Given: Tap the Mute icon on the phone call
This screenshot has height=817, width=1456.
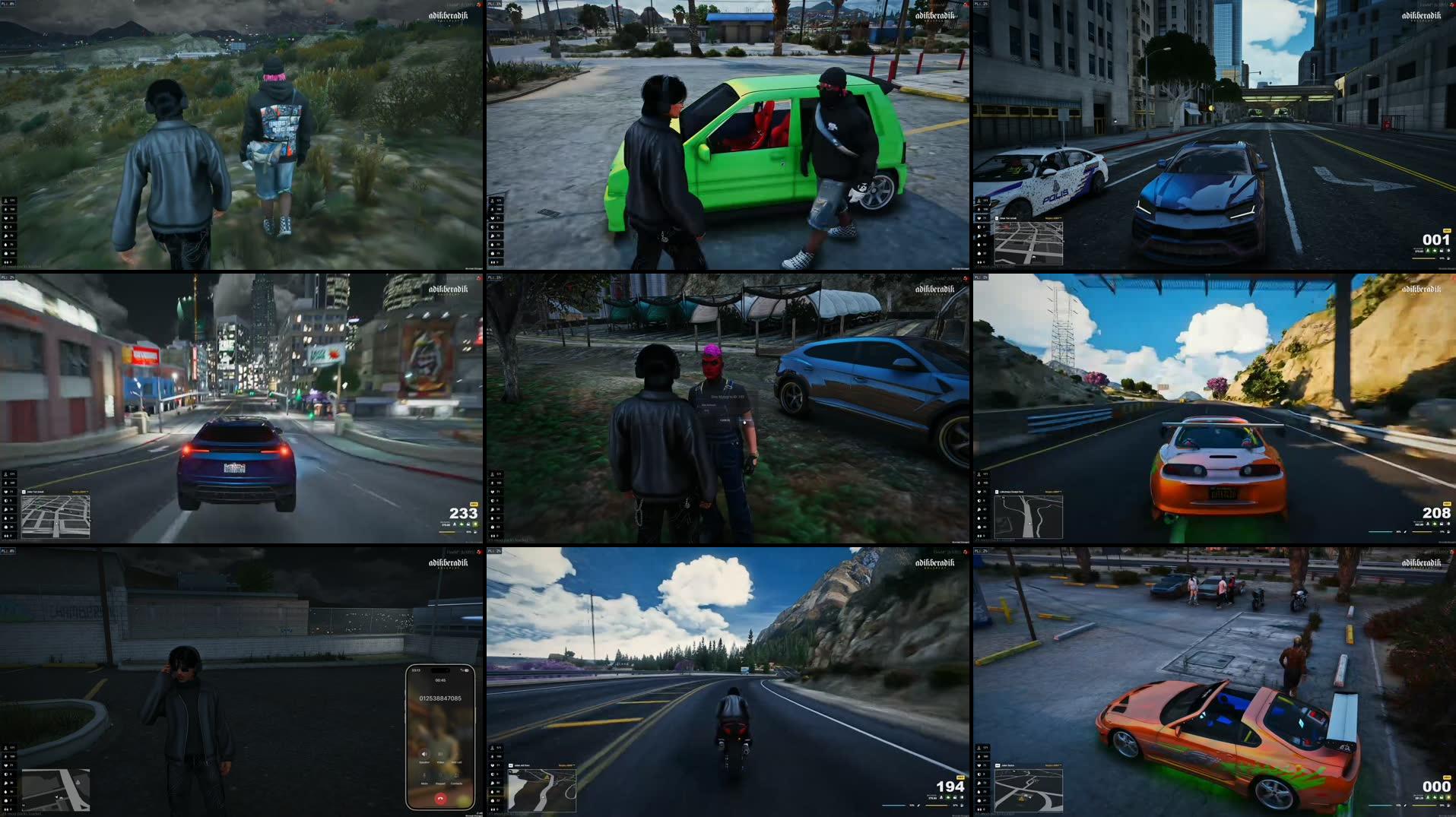Looking at the screenshot, I should pos(424,775).
